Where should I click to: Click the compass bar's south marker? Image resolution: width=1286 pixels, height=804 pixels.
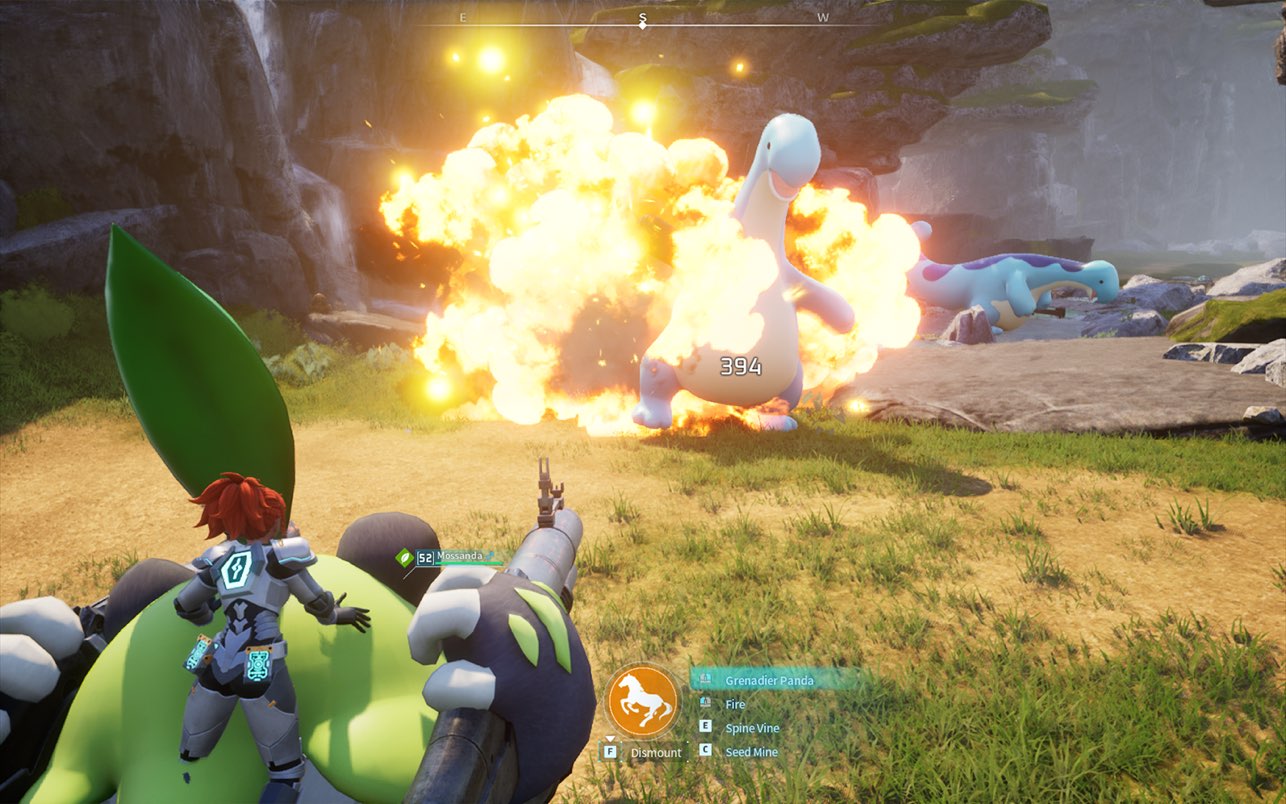pyautogui.click(x=643, y=19)
